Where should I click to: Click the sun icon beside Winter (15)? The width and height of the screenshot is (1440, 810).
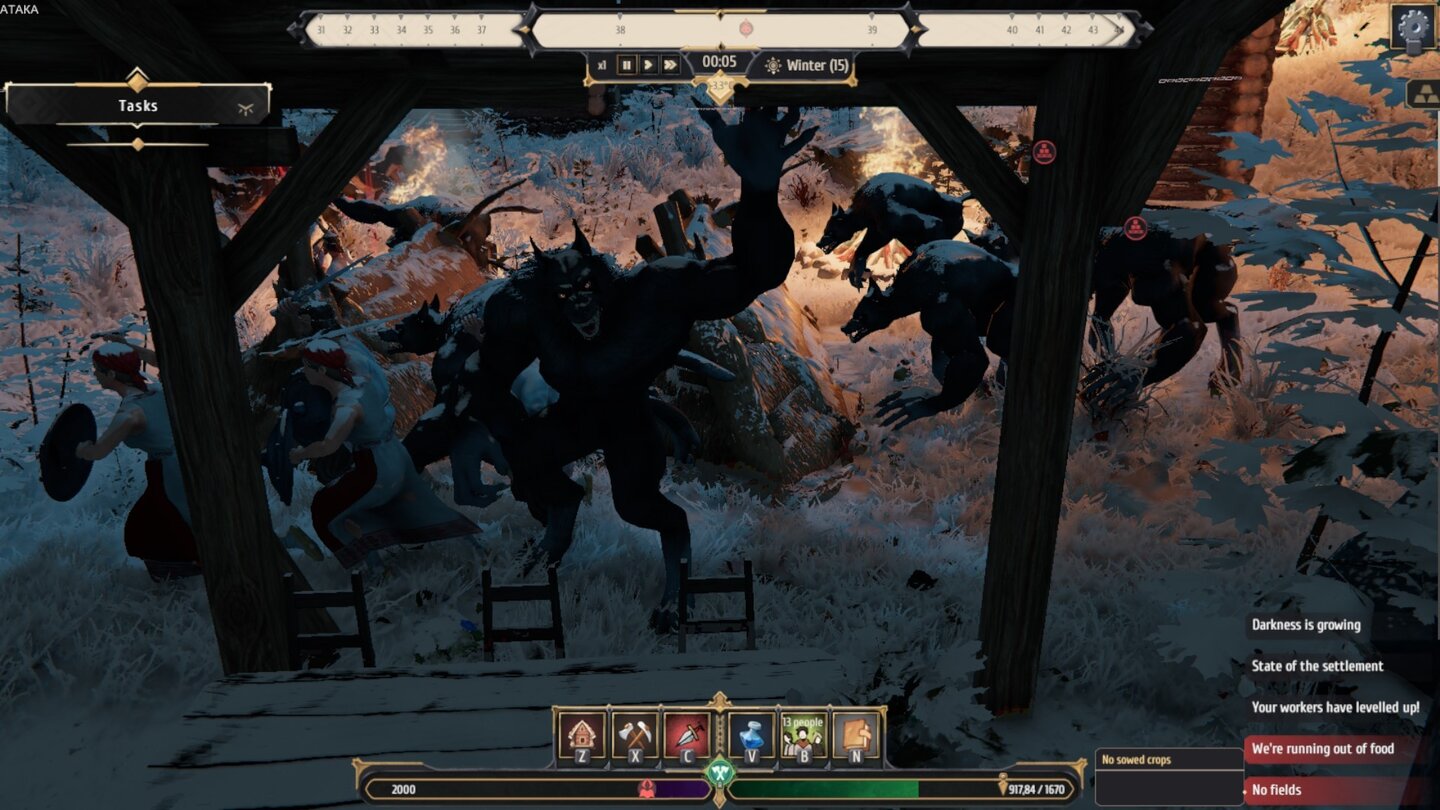click(x=772, y=66)
